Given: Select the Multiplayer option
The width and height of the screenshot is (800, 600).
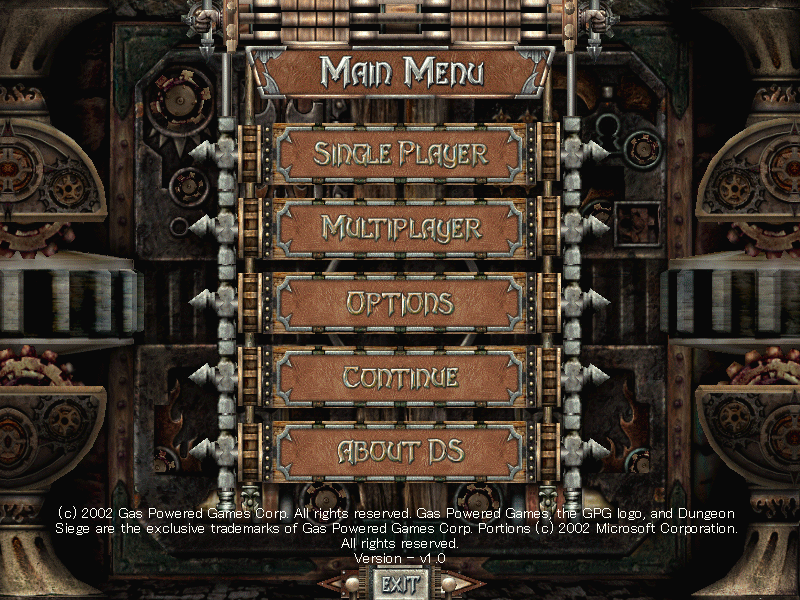Looking at the screenshot, I should click(x=400, y=228).
